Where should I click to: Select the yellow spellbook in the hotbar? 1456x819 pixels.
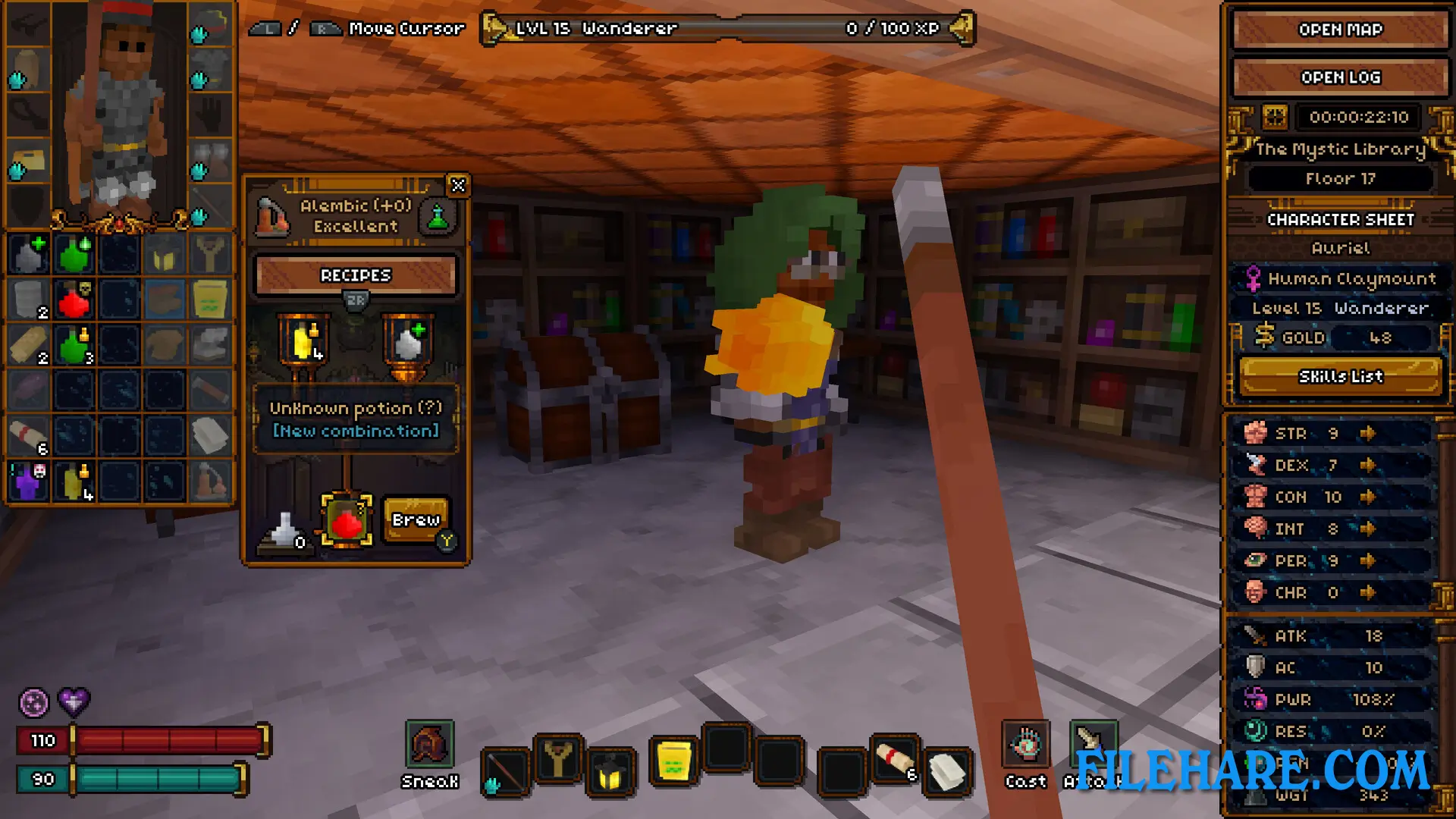(673, 761)
